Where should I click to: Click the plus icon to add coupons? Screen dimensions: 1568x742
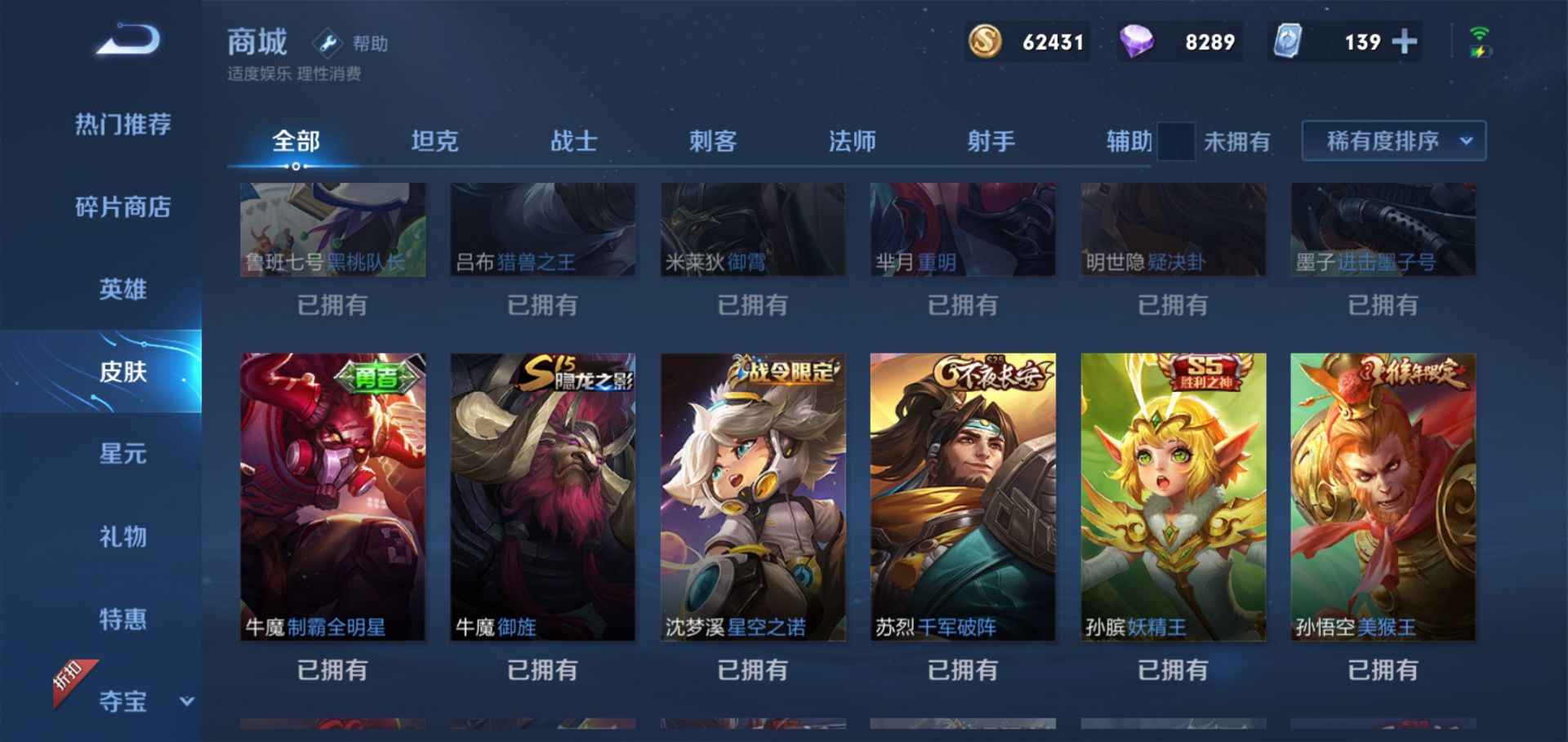pyautogui.click(x=1404, y=41)
